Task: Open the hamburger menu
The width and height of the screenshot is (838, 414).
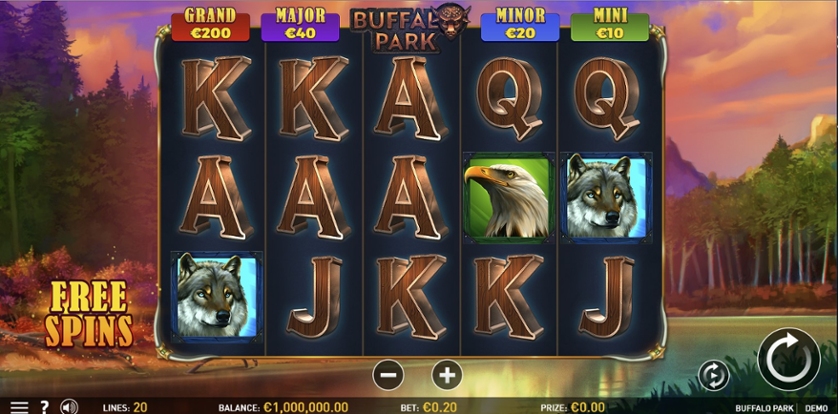Action: click(x=19, y=407)
